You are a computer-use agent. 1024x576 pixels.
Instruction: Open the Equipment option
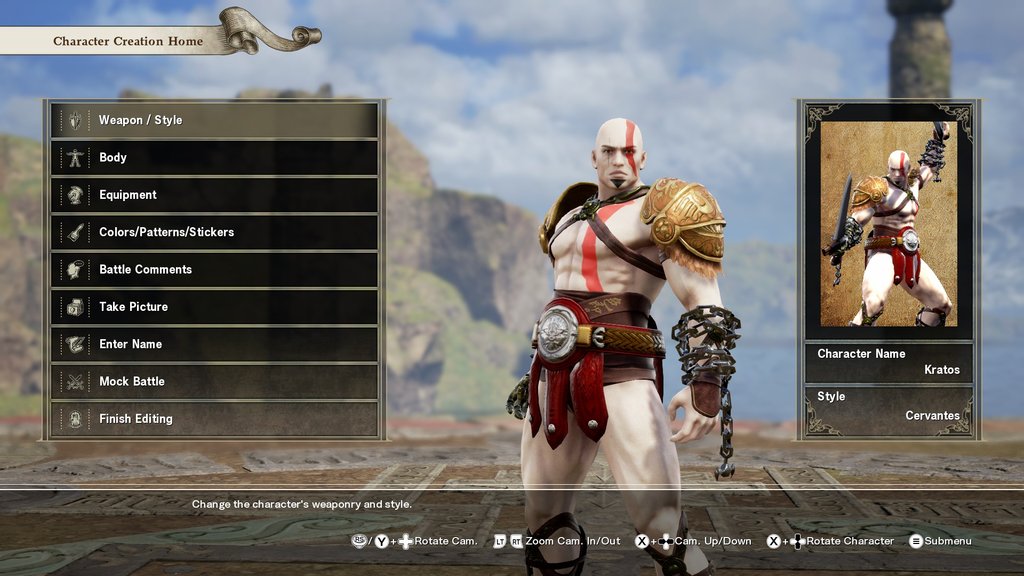[214, 195]
